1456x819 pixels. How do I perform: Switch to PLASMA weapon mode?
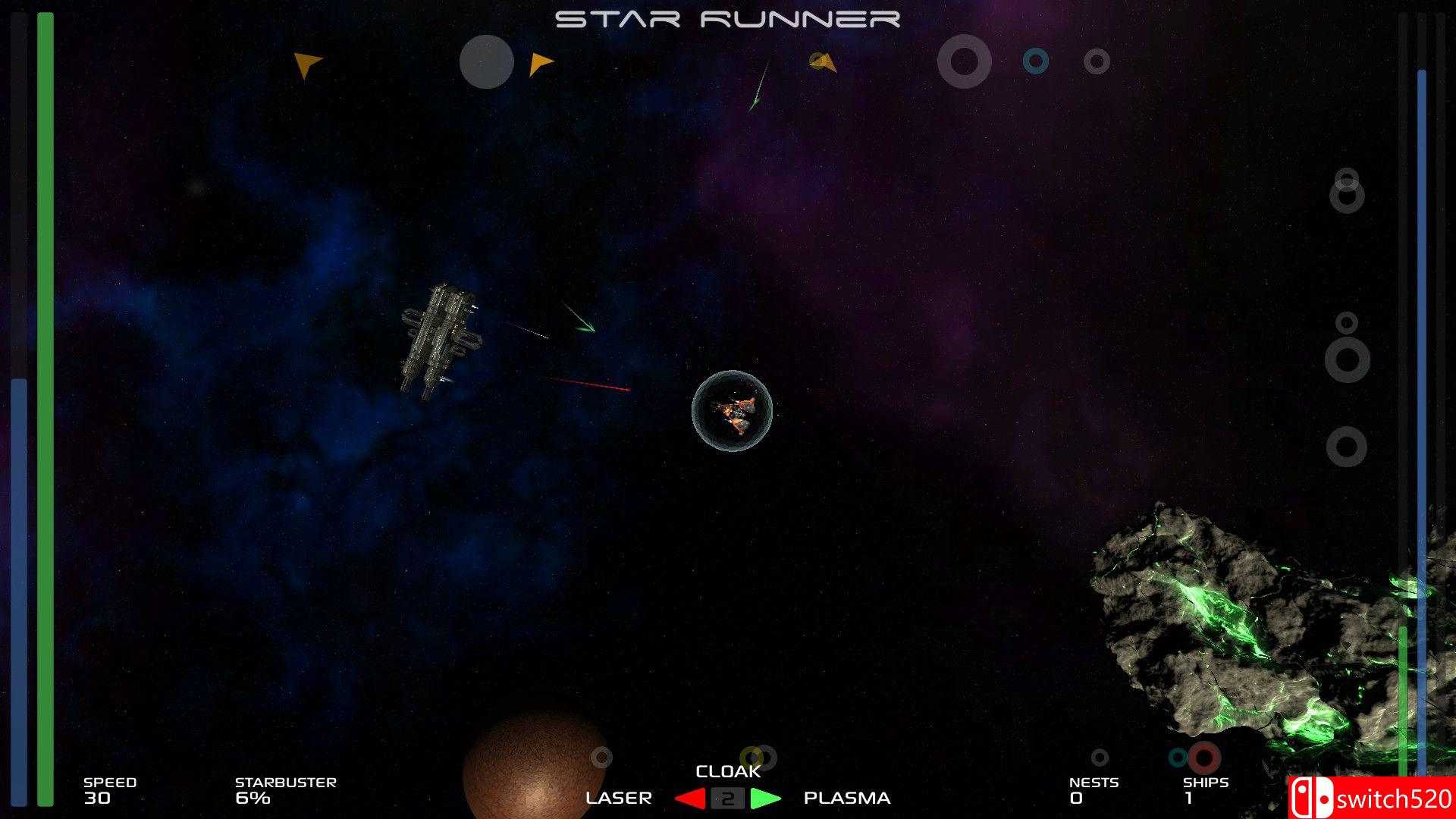[x=846, y=797]
